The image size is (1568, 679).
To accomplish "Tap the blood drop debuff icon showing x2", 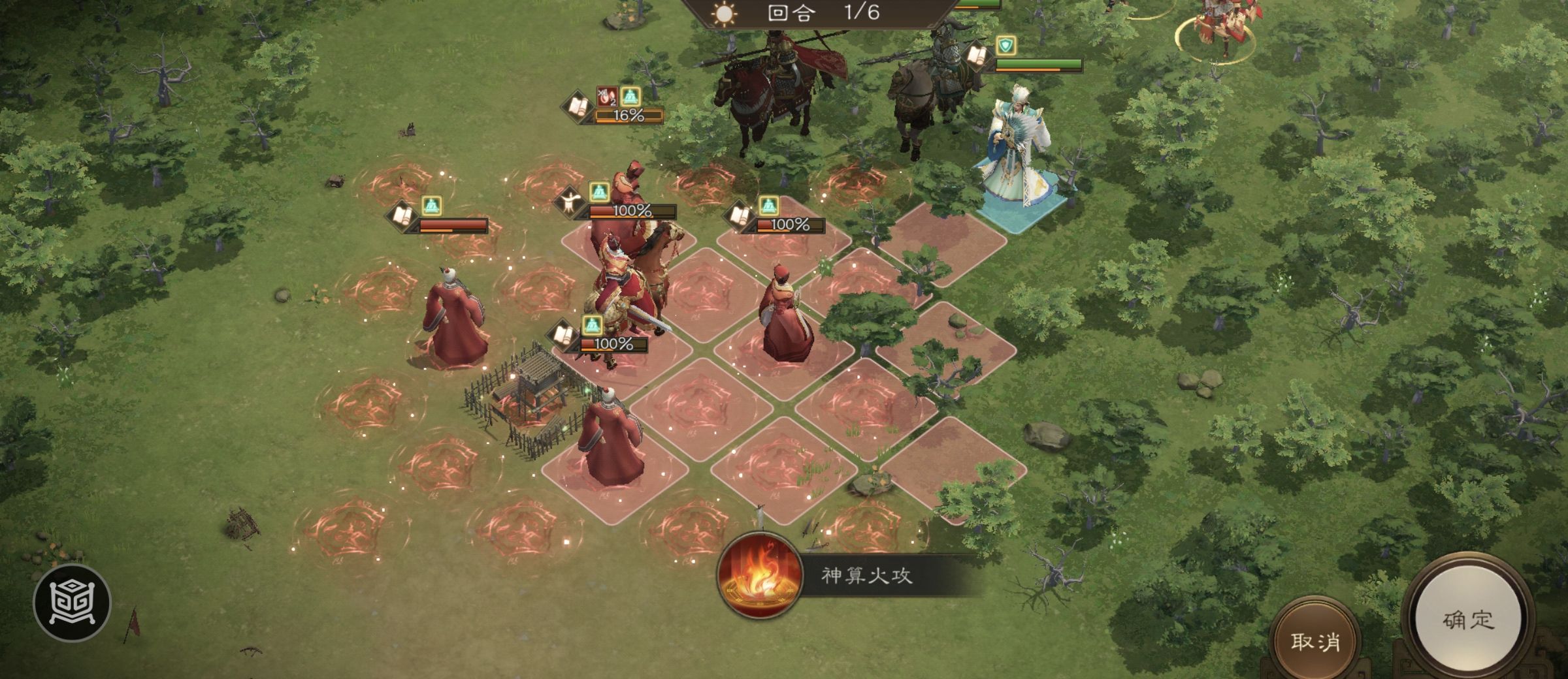I will pos(606,97).
